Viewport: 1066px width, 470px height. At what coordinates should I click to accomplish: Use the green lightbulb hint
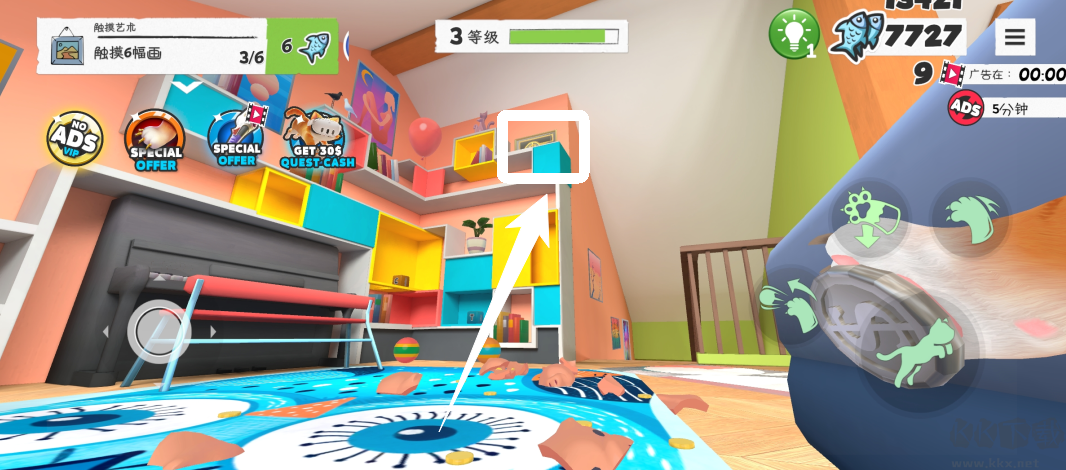point(794,35)
